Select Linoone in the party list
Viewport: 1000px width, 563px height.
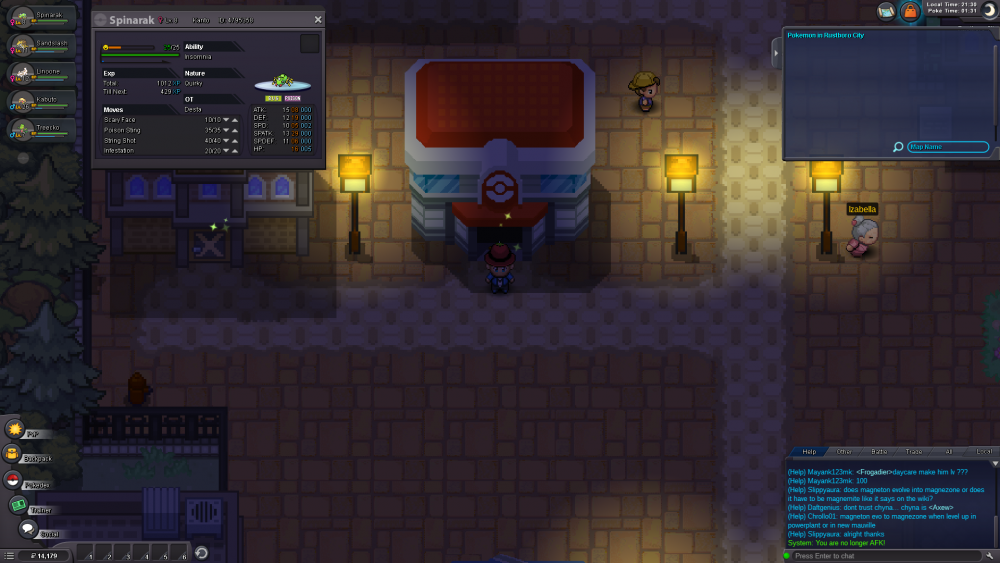pos(40,74)
